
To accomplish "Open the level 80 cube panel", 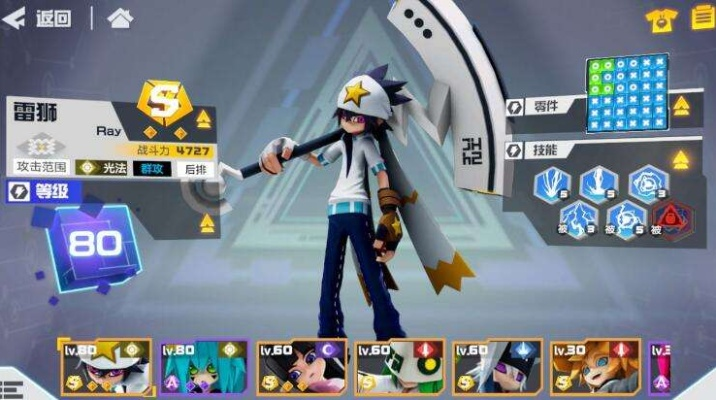I will click(x=95, y=242).
